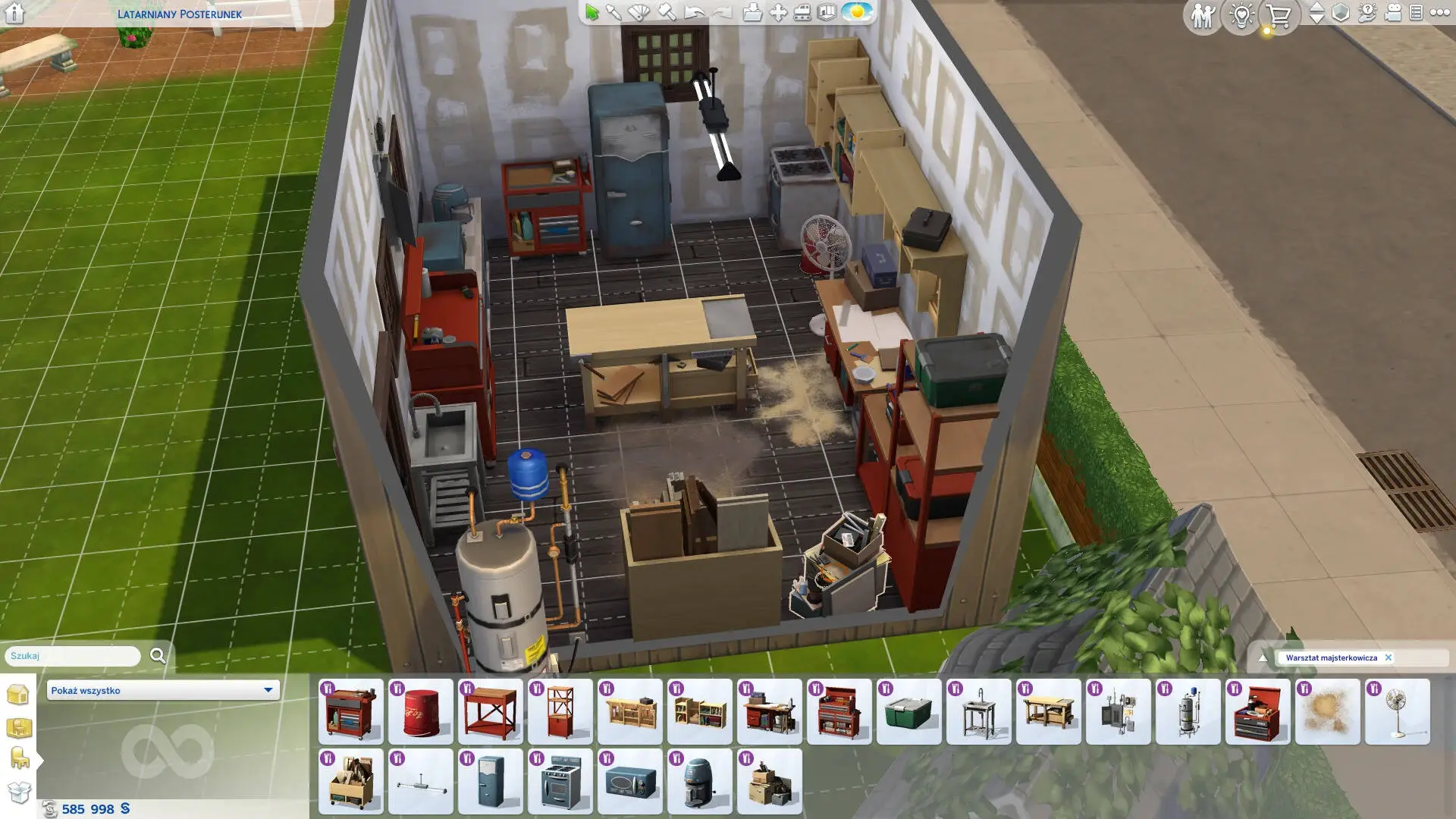The width and height of the screenshot is (1456, 819).
Task: Toggle the time of day sun button
Action: [857, 12]
